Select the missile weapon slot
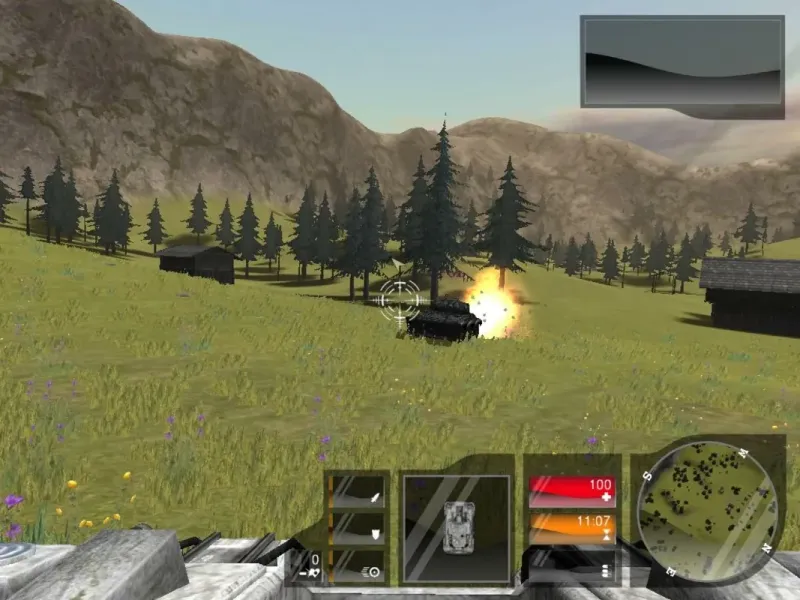 357,492
